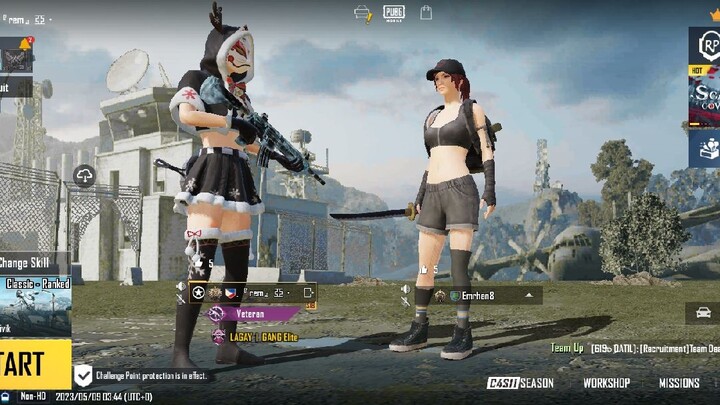This screenshot has height=405, width=720.
Task: Open the Team Up recruitment chat line
Action: click(x=635, y=348)
